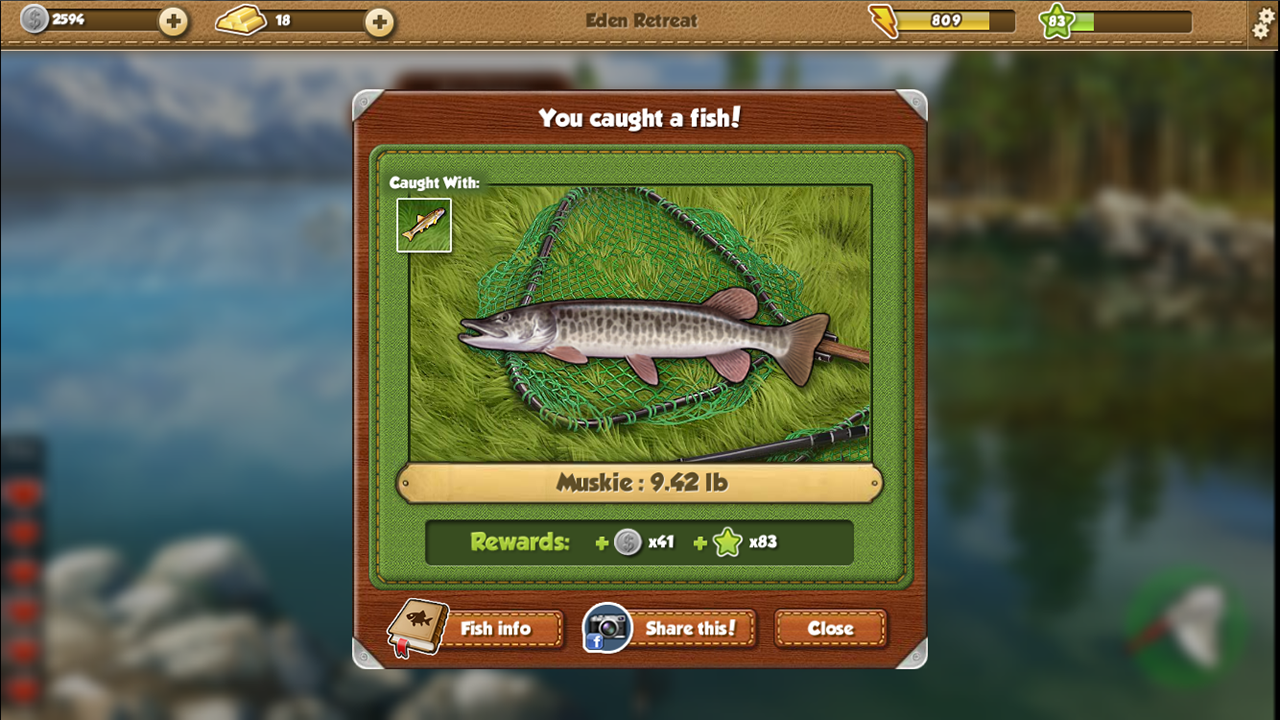The width and height of the screenshot is (1280, 720).
Task: Click the Eden Retreat title bar
Action: click(640, 20)
